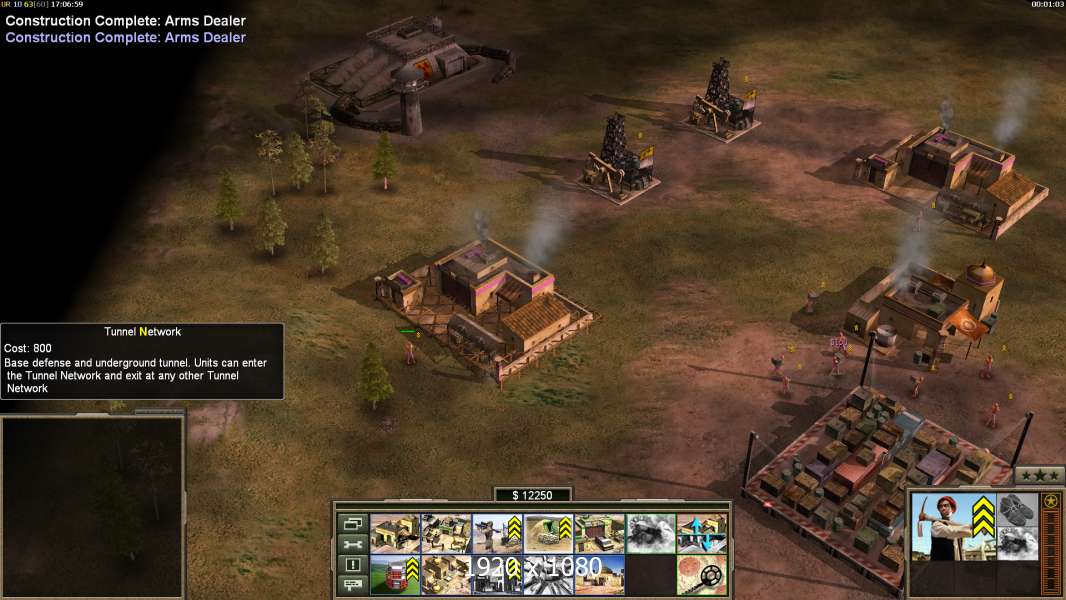Click the minimap radar panel
The image size is (1066, 600).
pos(92,506)
